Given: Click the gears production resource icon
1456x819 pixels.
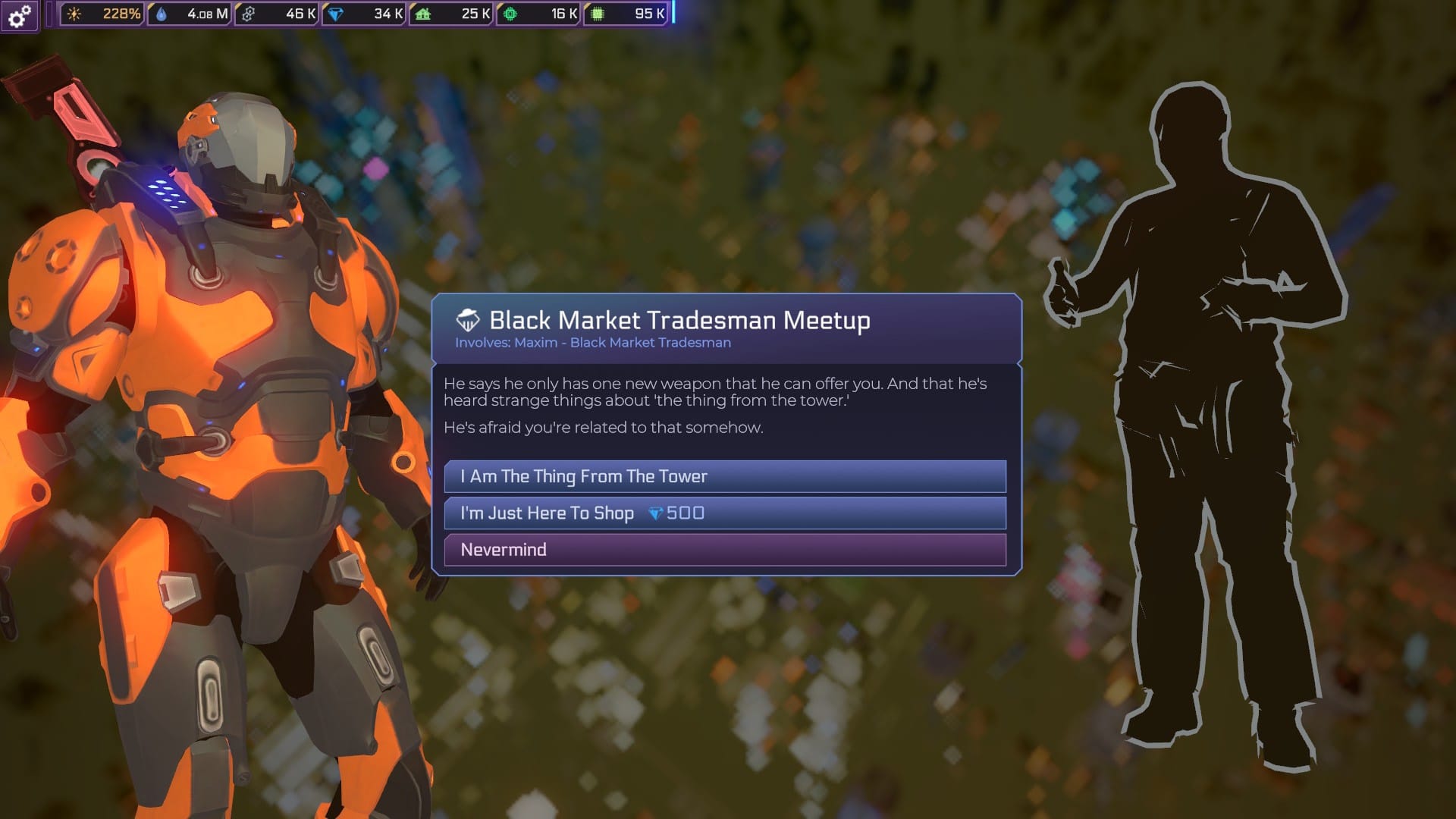Looking at the screenshot, I should (x=248, y=12).
